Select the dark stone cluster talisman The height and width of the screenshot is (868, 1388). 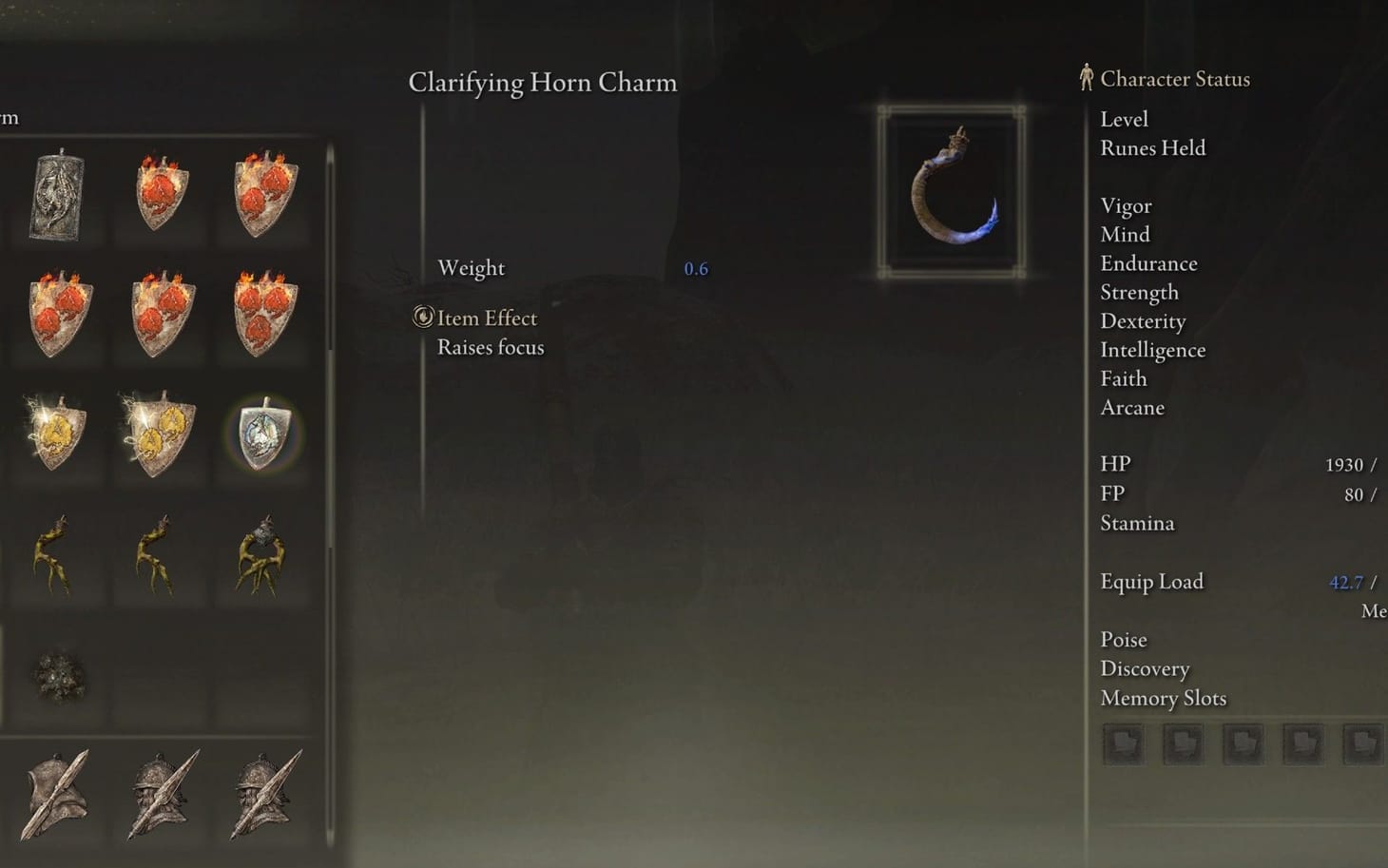57,675
